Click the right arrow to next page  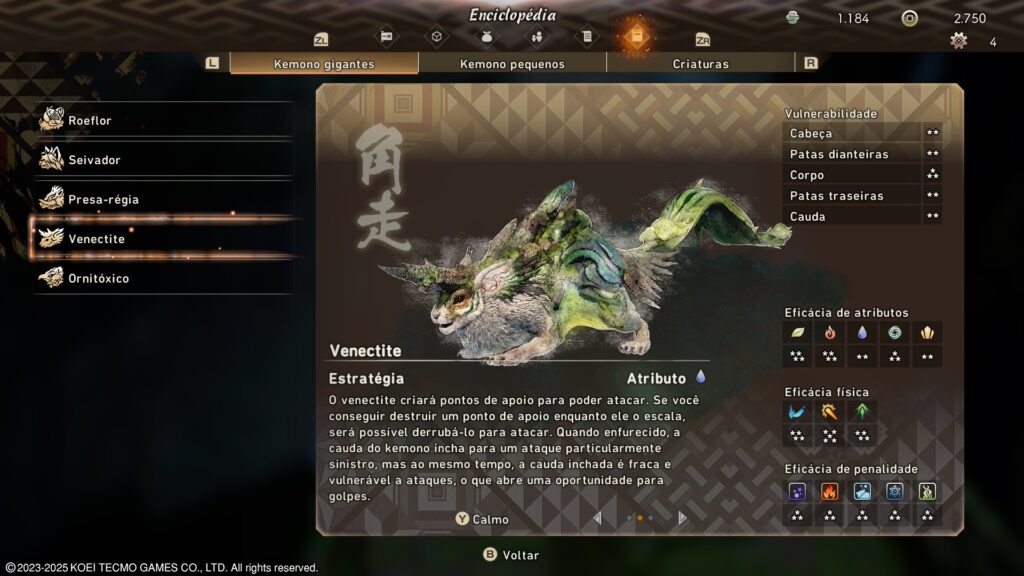pos(682,518)
